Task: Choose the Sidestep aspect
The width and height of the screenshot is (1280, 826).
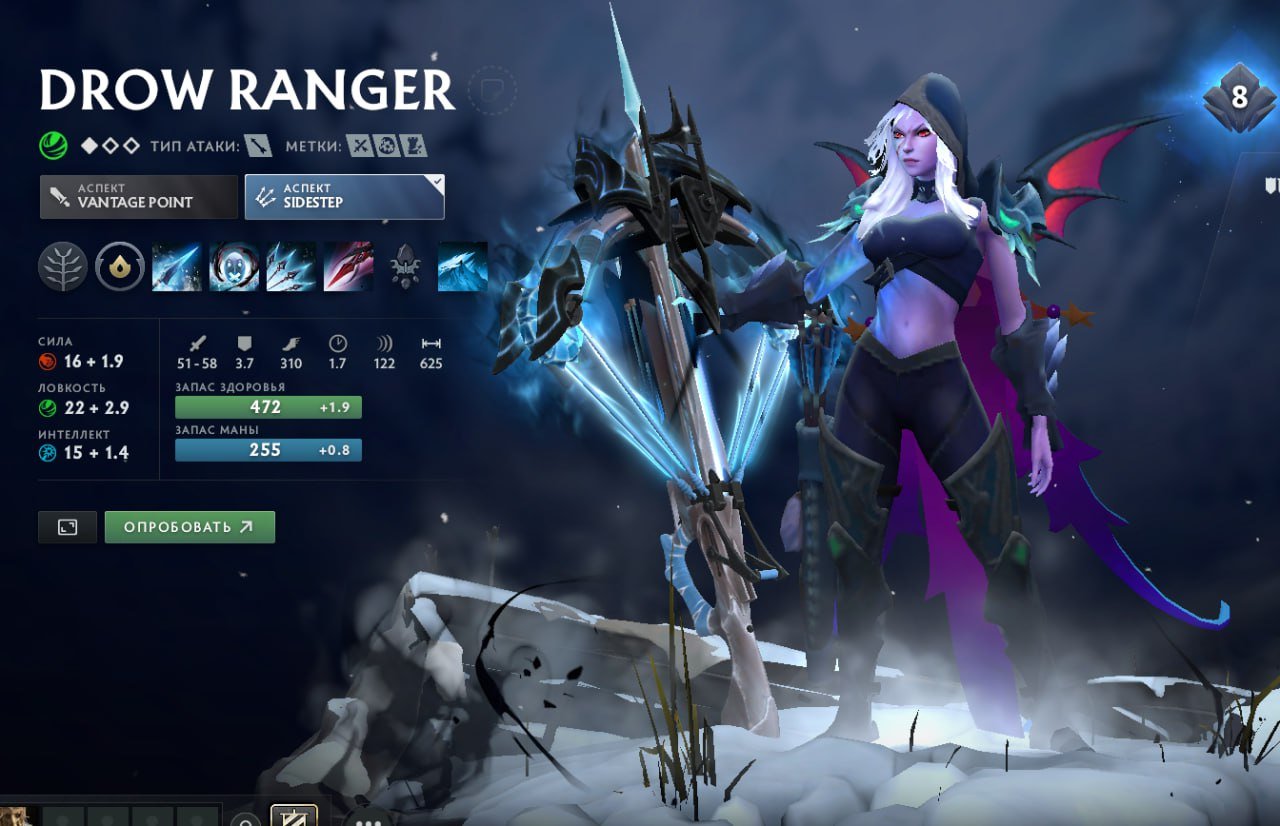Action: pos(344,197)
